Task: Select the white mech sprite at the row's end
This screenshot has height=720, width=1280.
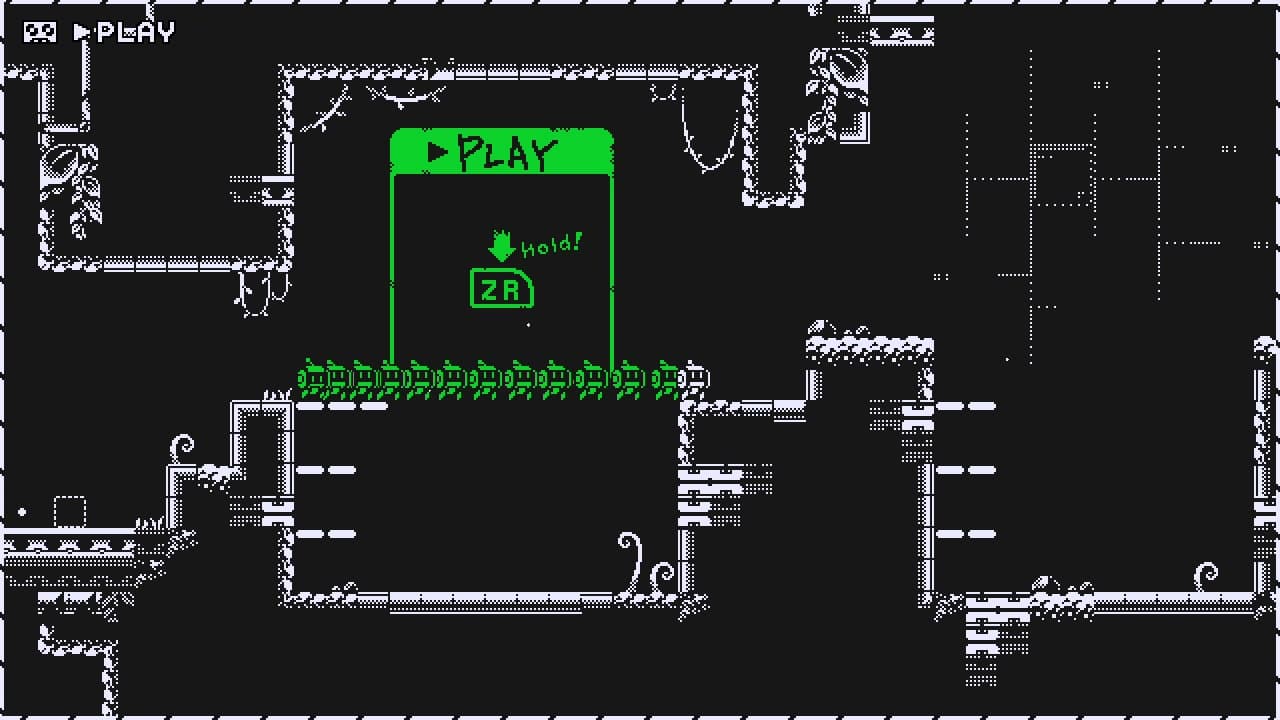Action: pos(695,378)
